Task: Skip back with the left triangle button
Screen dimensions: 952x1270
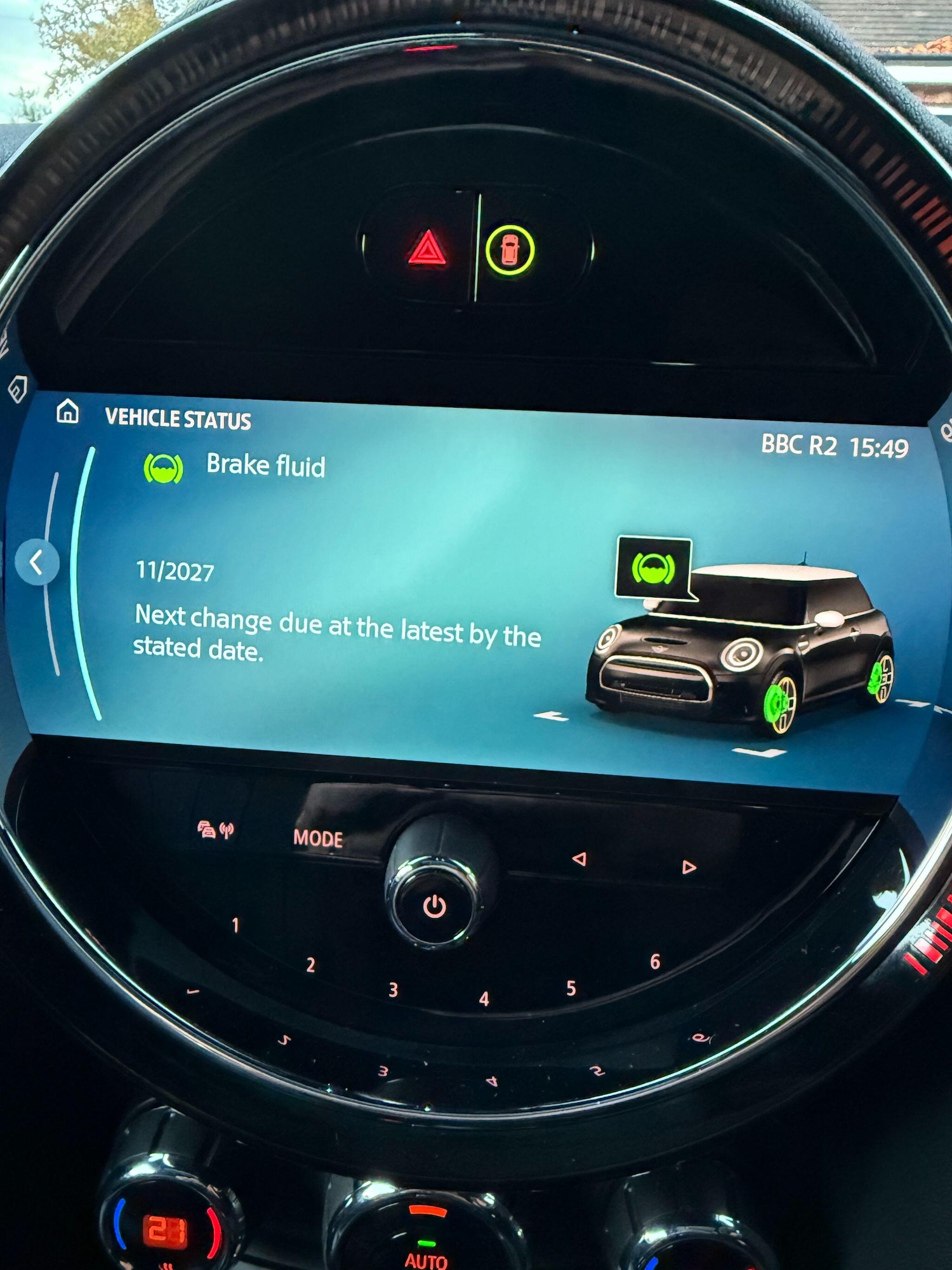Action: click(579, 859)
